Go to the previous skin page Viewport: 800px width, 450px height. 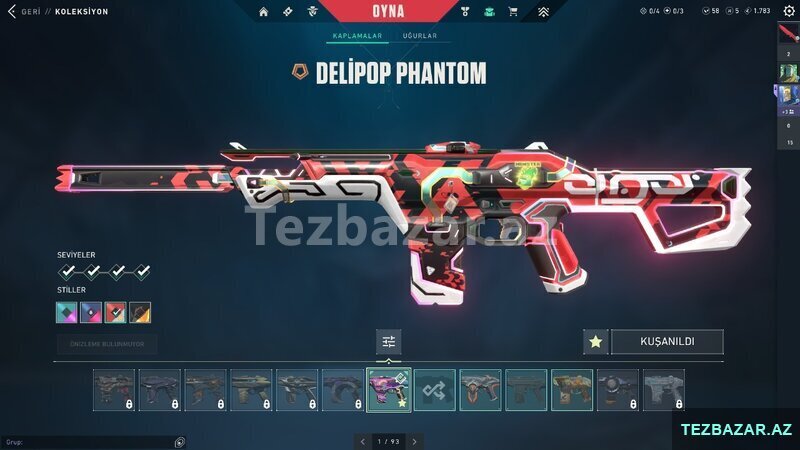click(362, 441)
